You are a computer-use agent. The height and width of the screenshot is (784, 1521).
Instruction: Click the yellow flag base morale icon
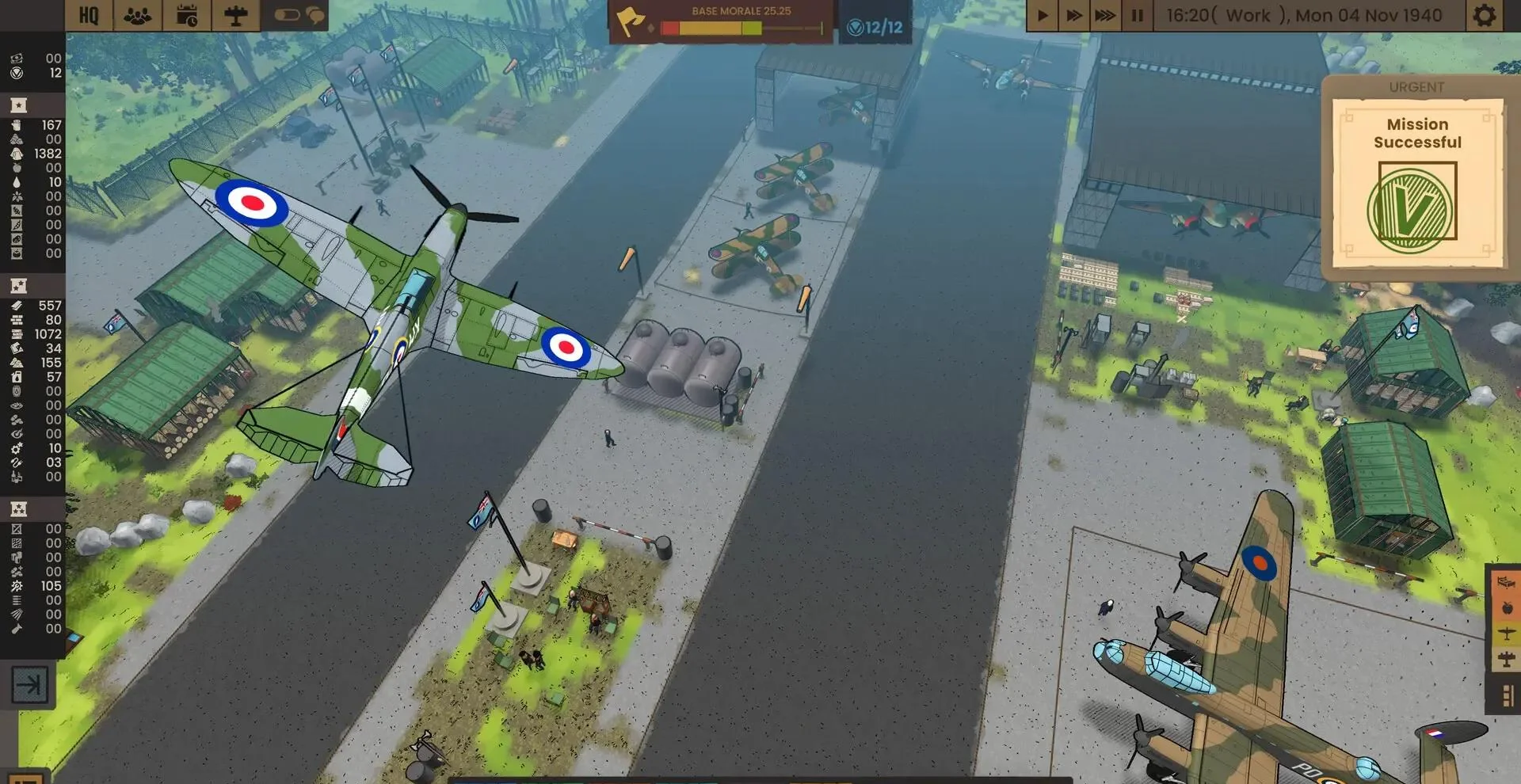(x=631, y=21)
